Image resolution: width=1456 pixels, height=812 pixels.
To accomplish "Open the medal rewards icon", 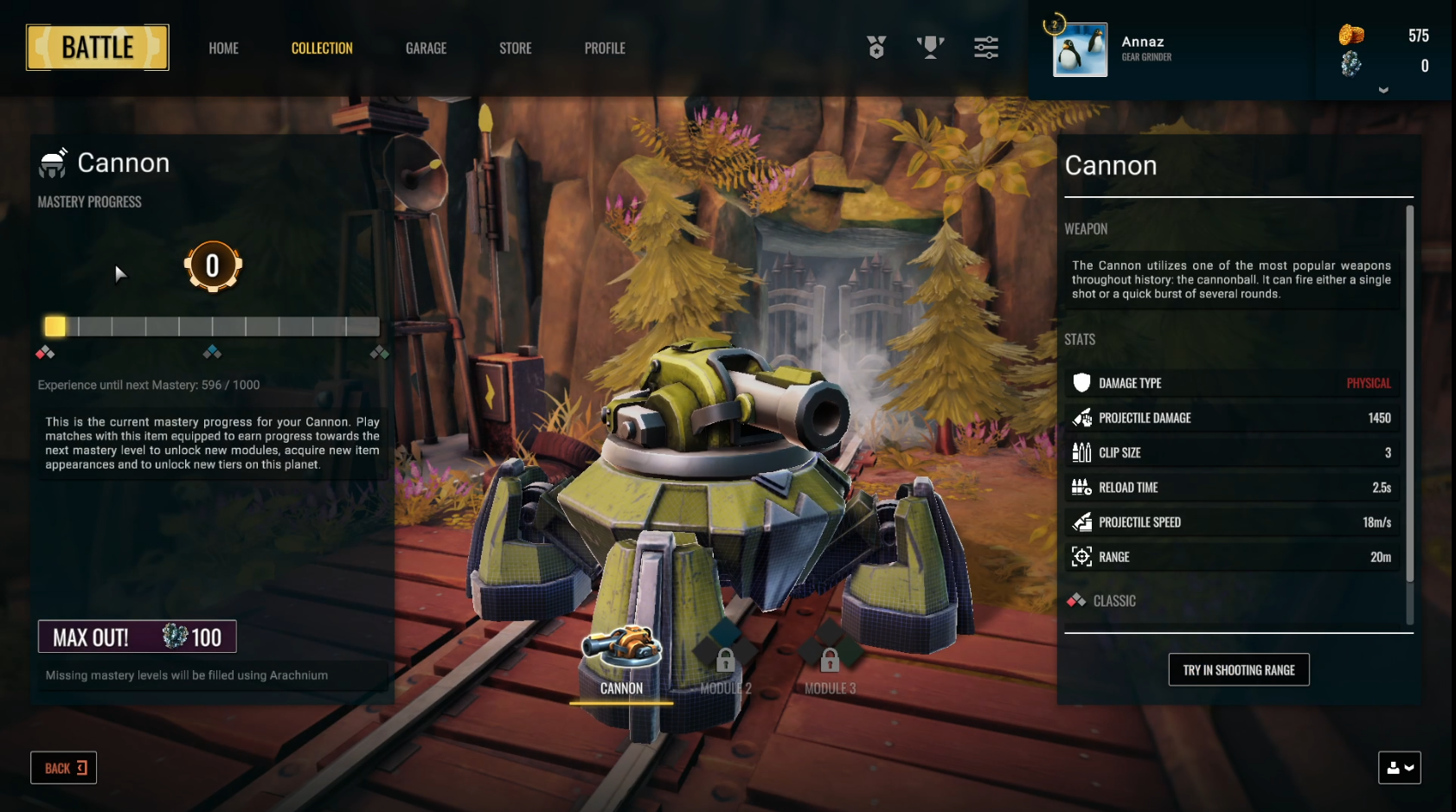I will coord(876,48).
